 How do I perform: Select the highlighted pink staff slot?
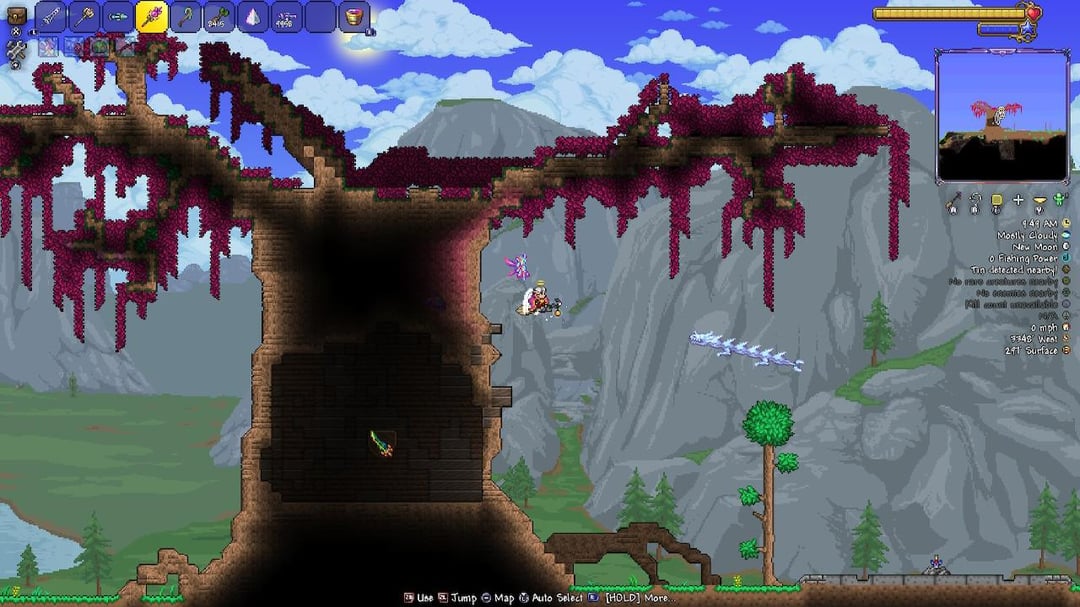[x=152, y=17]
